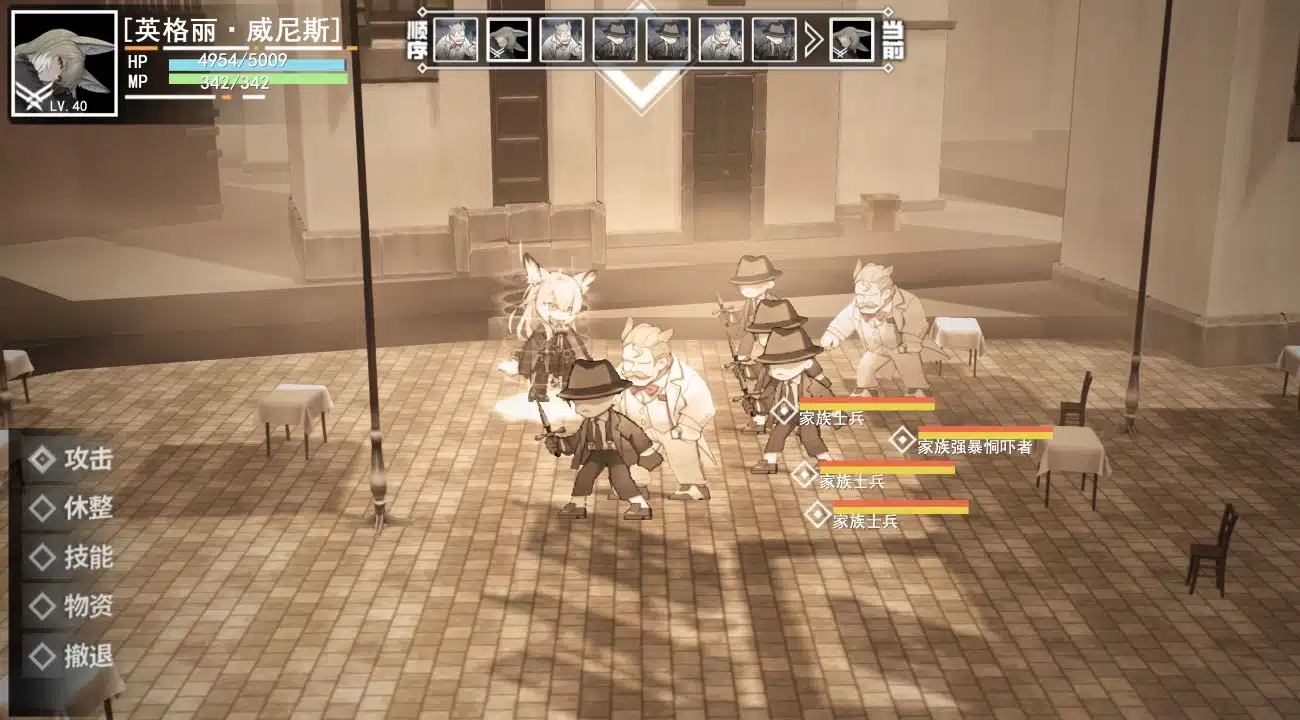Target the 家族强暴恫吓者 enemy marker
The height and width of the screenshot is (720, 1300).
coord(903,440)
